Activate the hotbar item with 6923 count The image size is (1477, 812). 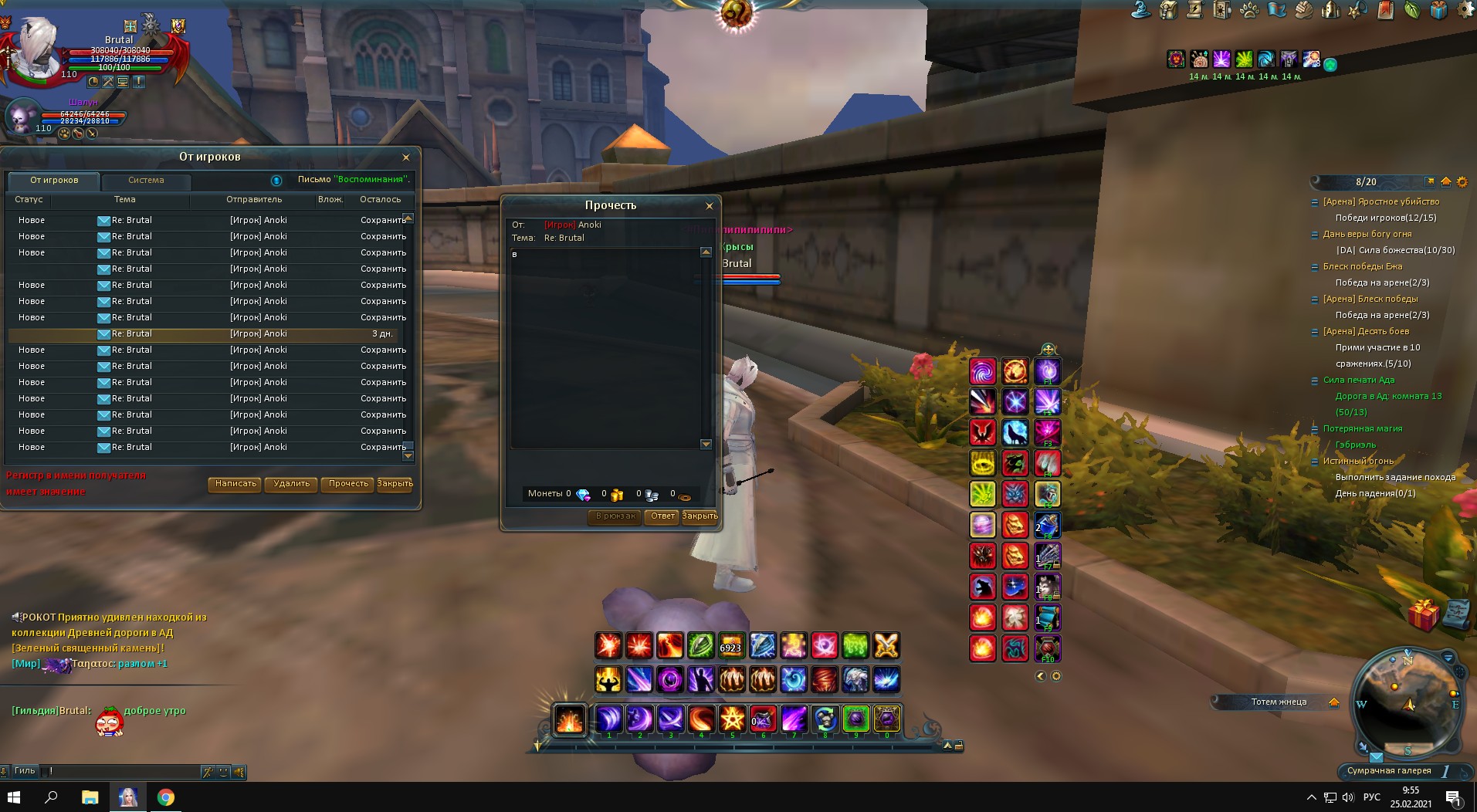[730, 645]
